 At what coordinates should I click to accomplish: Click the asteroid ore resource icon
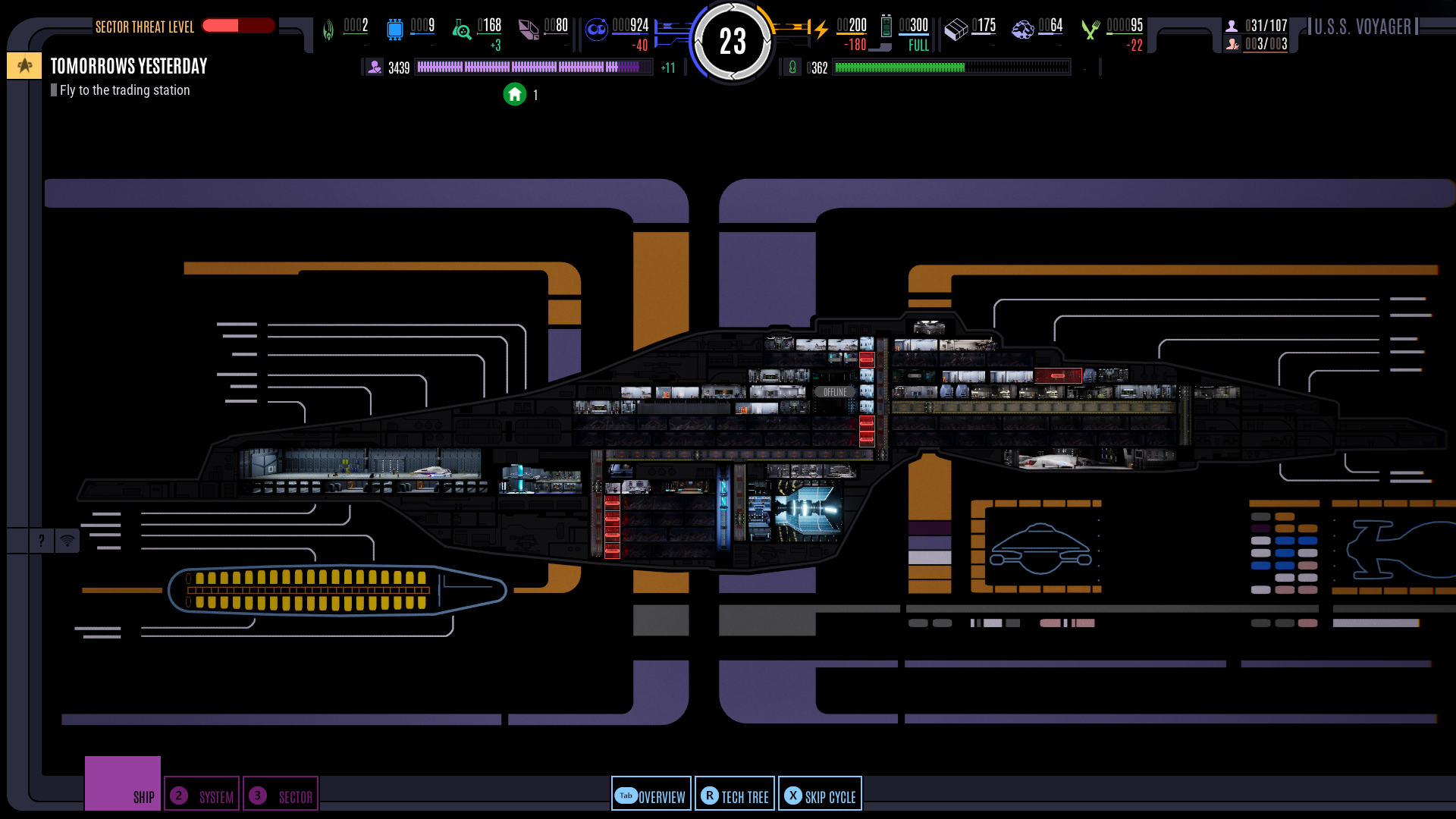click(x=1023, y=29)
